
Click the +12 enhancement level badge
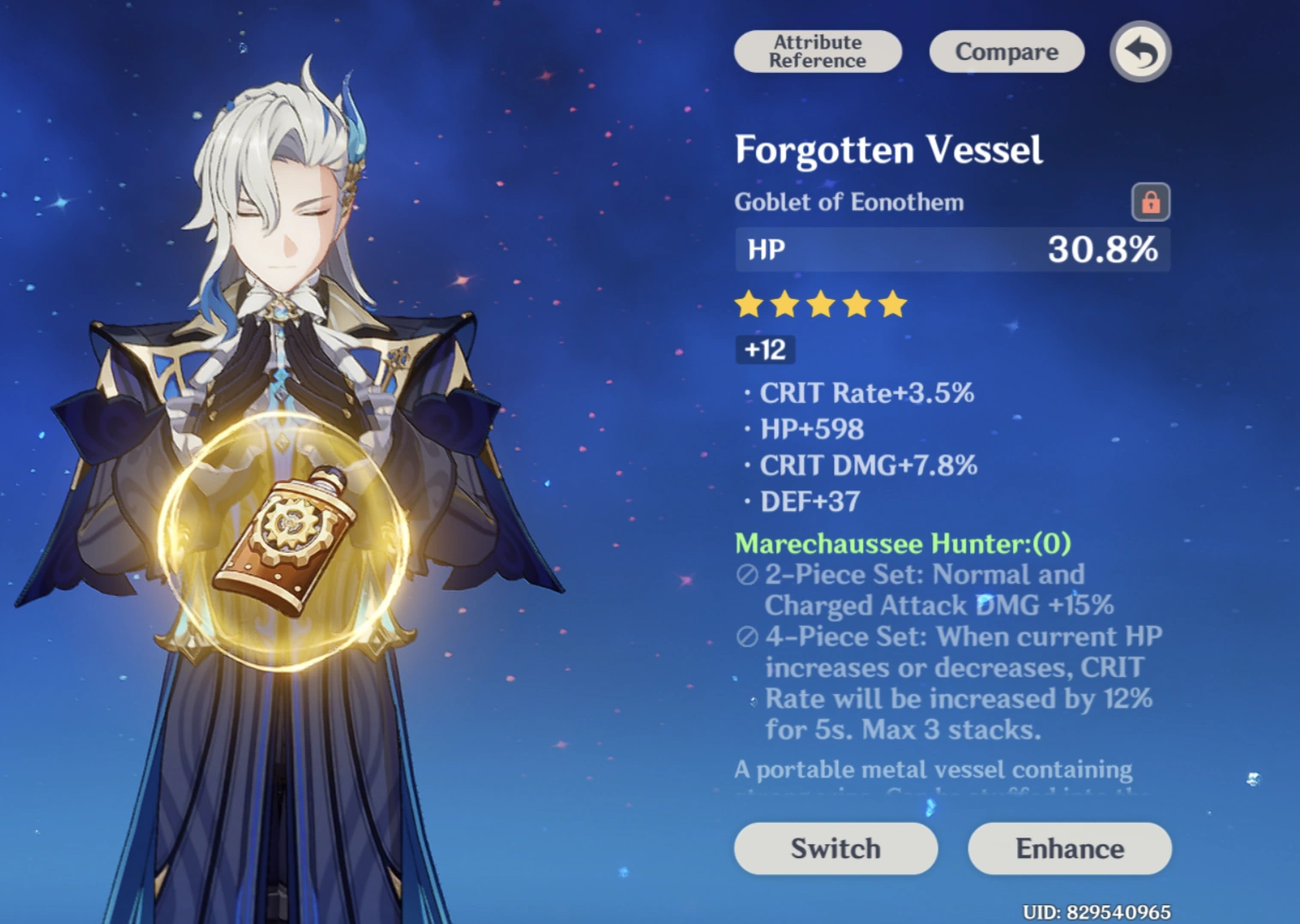pyautogui.click(x=764, y=349)
